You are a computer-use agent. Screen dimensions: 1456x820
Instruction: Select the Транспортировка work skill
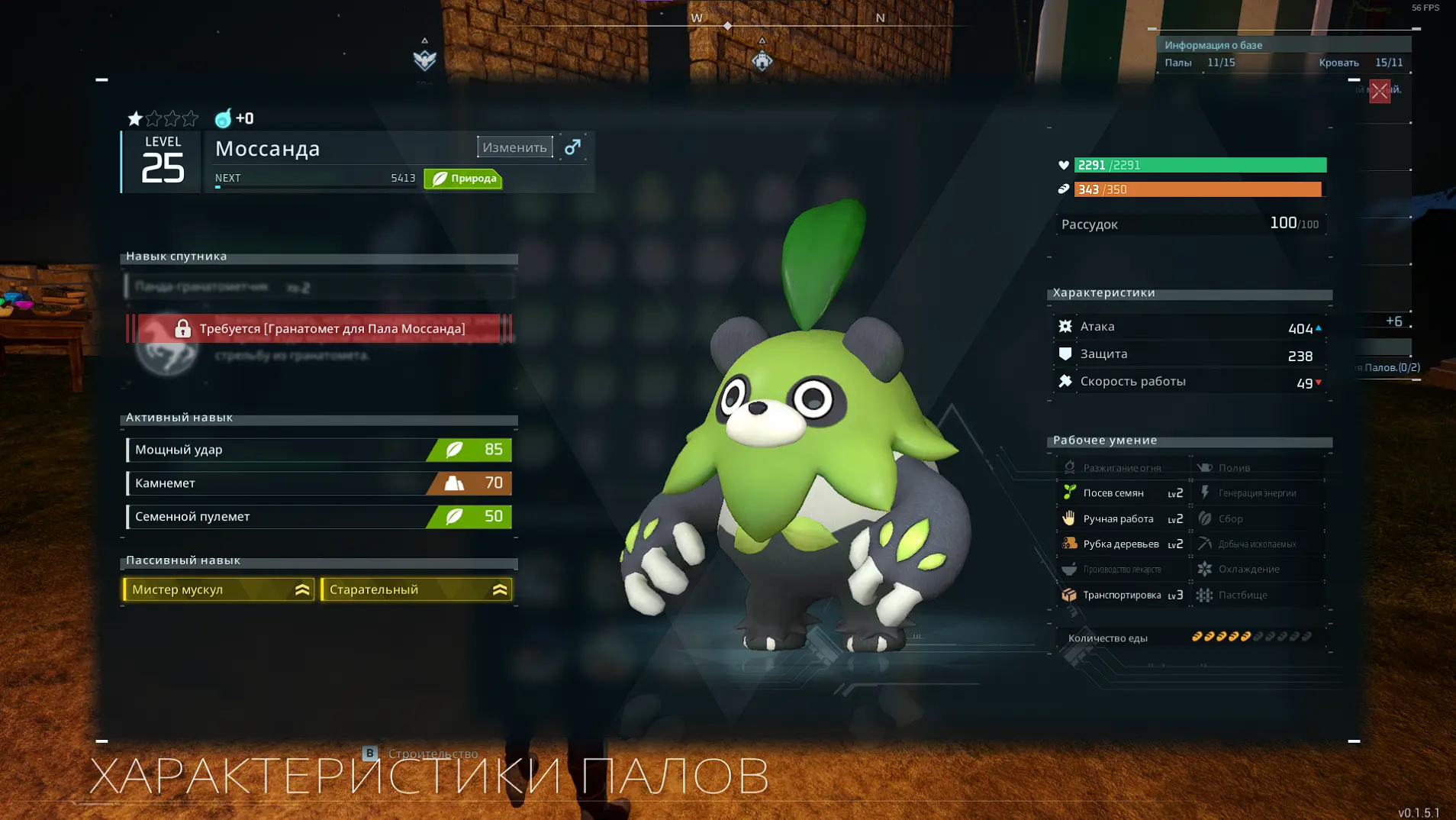(x=1122, y=596)
